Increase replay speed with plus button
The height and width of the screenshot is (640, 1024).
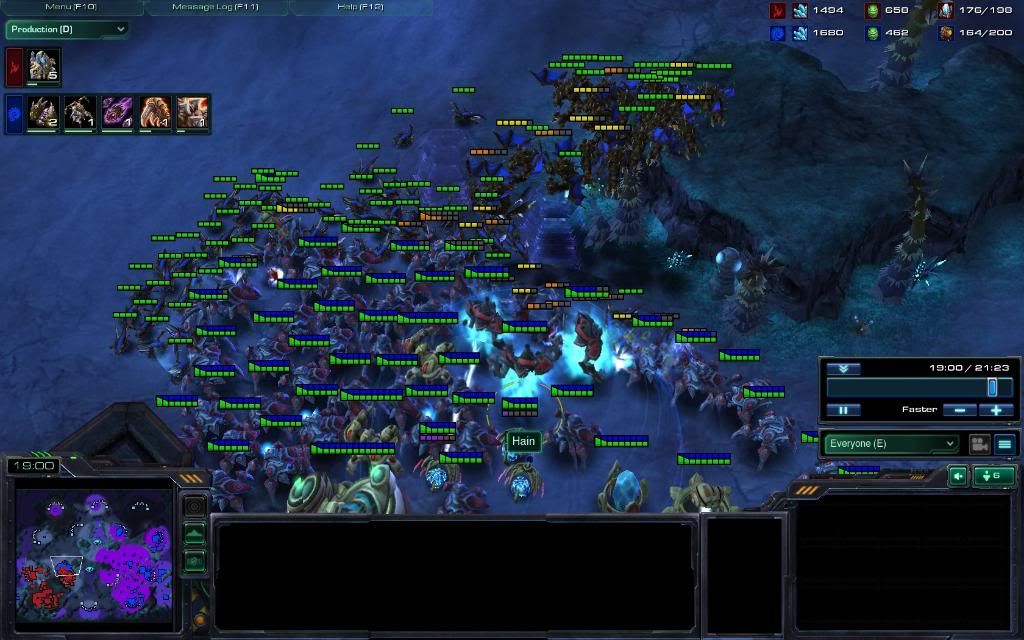pos(996,410)
